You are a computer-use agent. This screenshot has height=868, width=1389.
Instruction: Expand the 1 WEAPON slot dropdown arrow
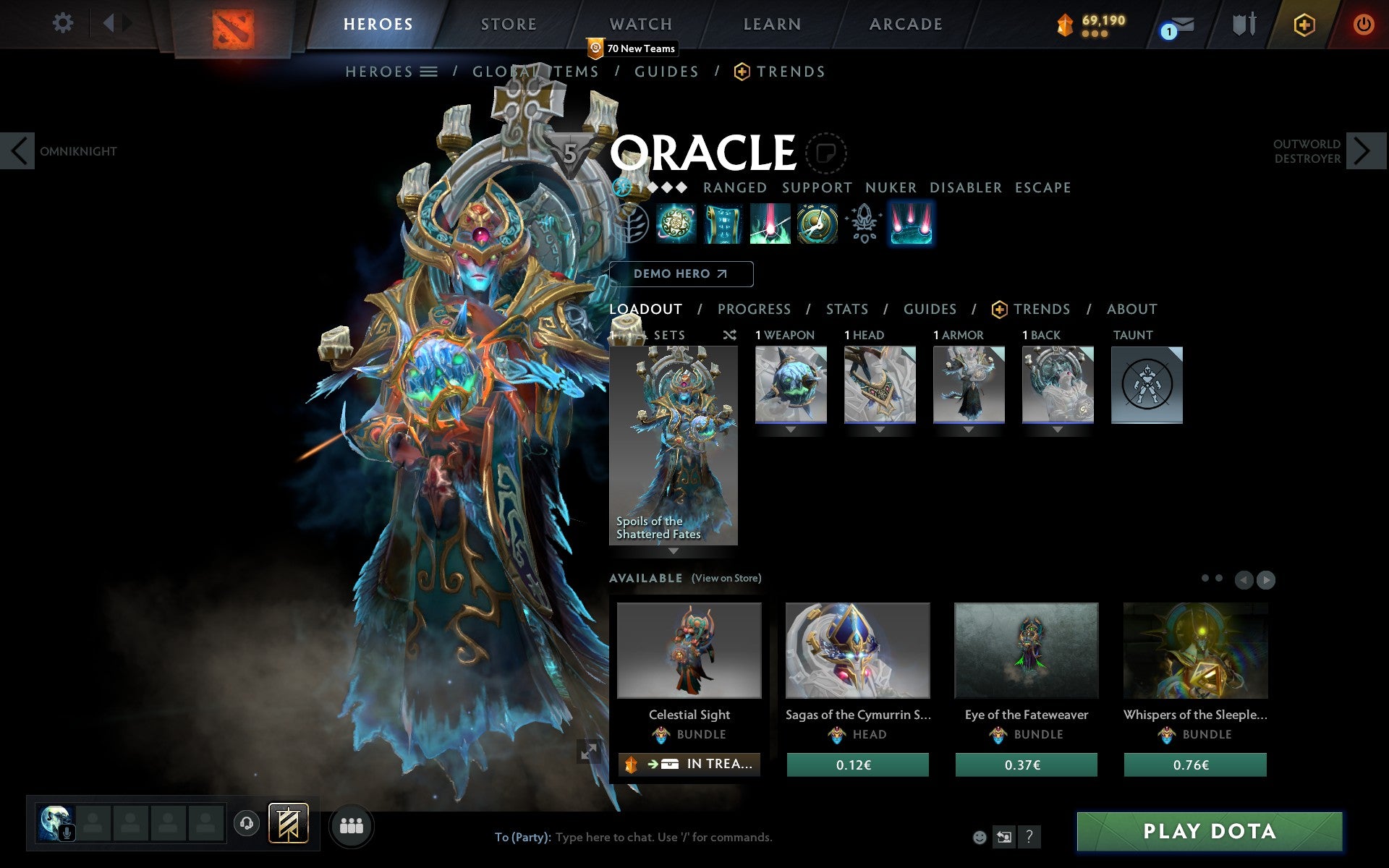(x=790, y=429)
